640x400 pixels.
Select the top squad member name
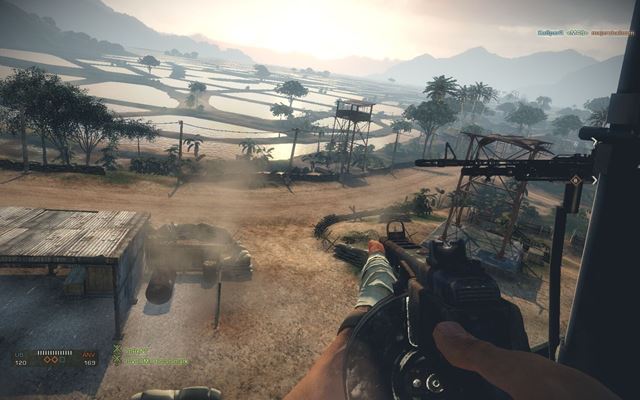click(x=136, y=350)
